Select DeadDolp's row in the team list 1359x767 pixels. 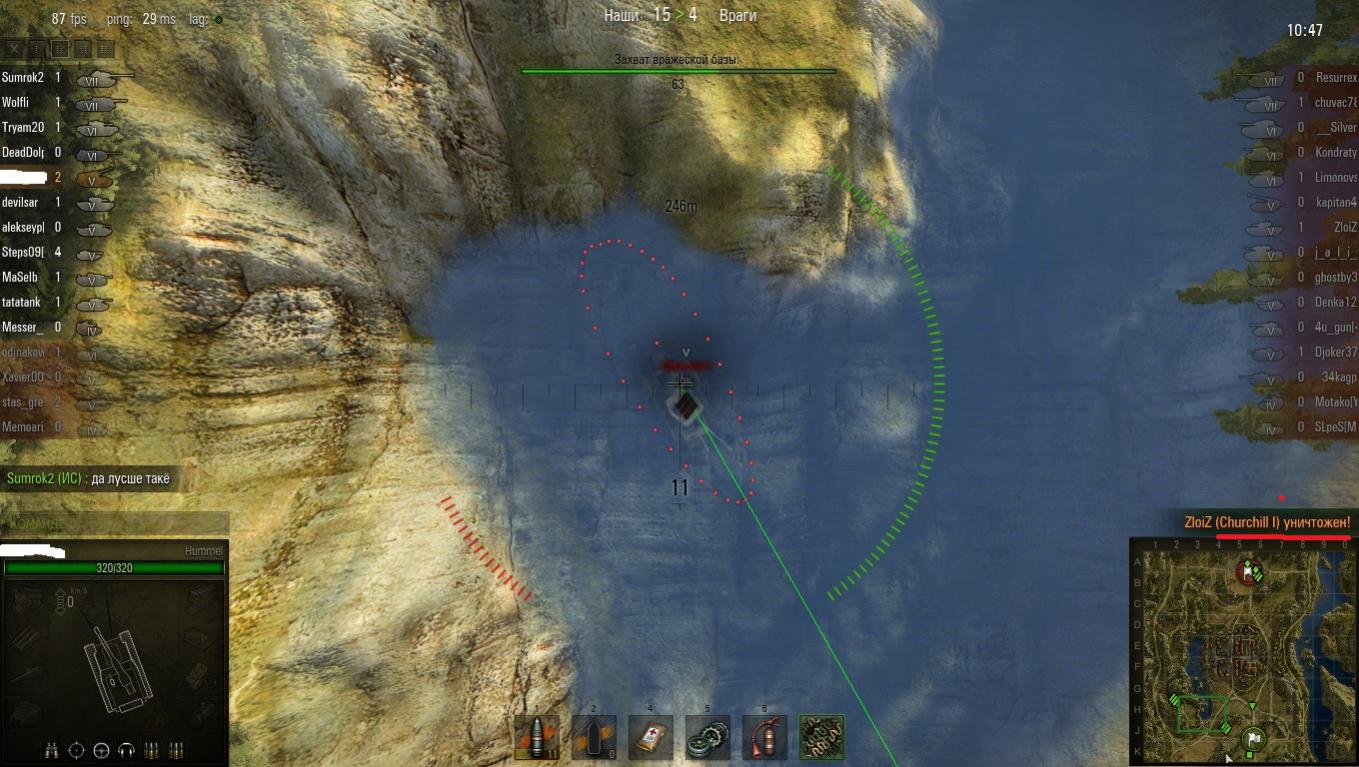23,152
